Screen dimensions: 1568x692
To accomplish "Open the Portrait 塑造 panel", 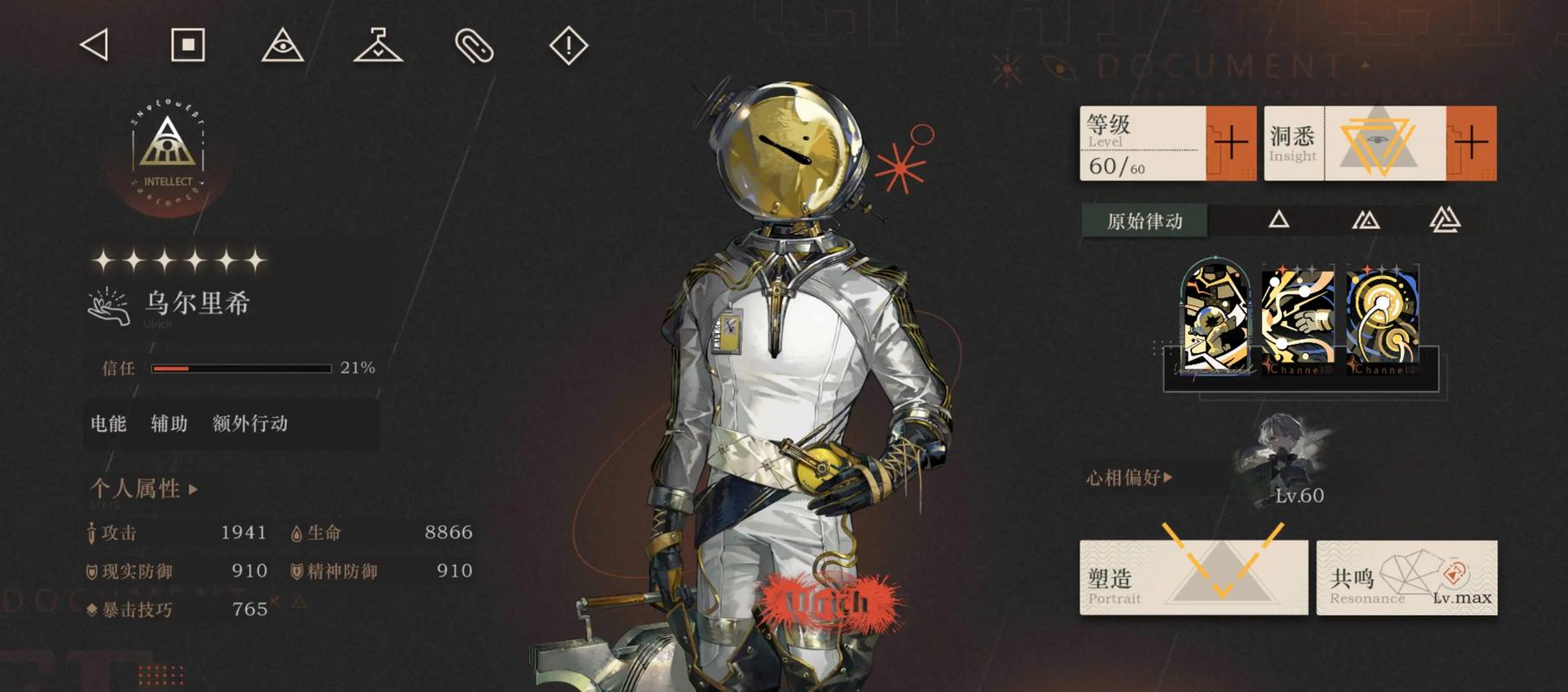I will pos(1193,578).
